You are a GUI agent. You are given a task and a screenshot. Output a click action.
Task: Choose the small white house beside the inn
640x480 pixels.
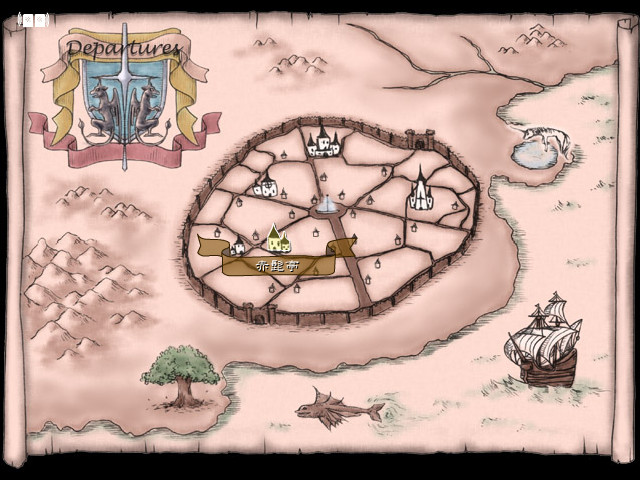click(x=238, y=248)
